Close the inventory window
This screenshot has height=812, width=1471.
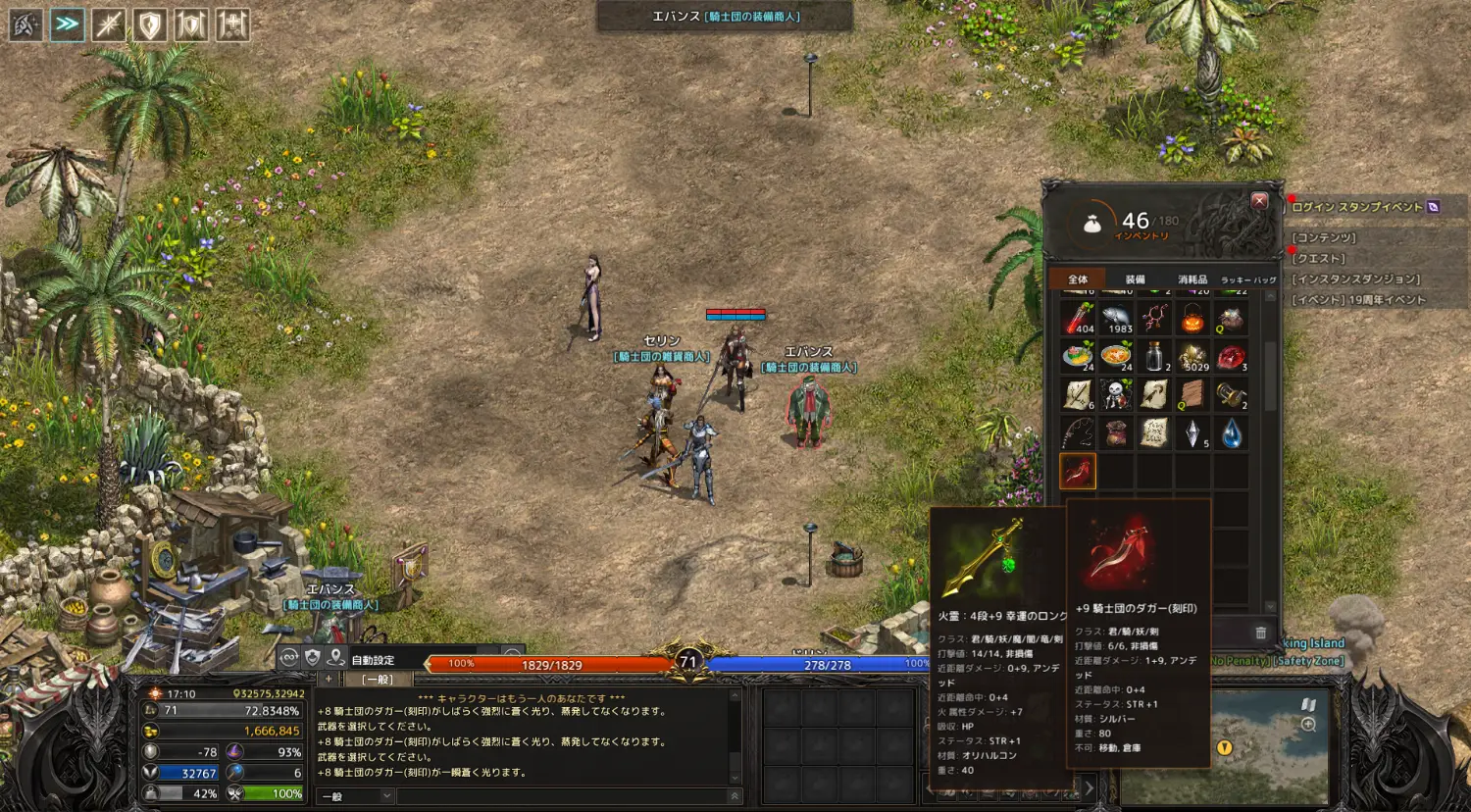[1259, 201]
